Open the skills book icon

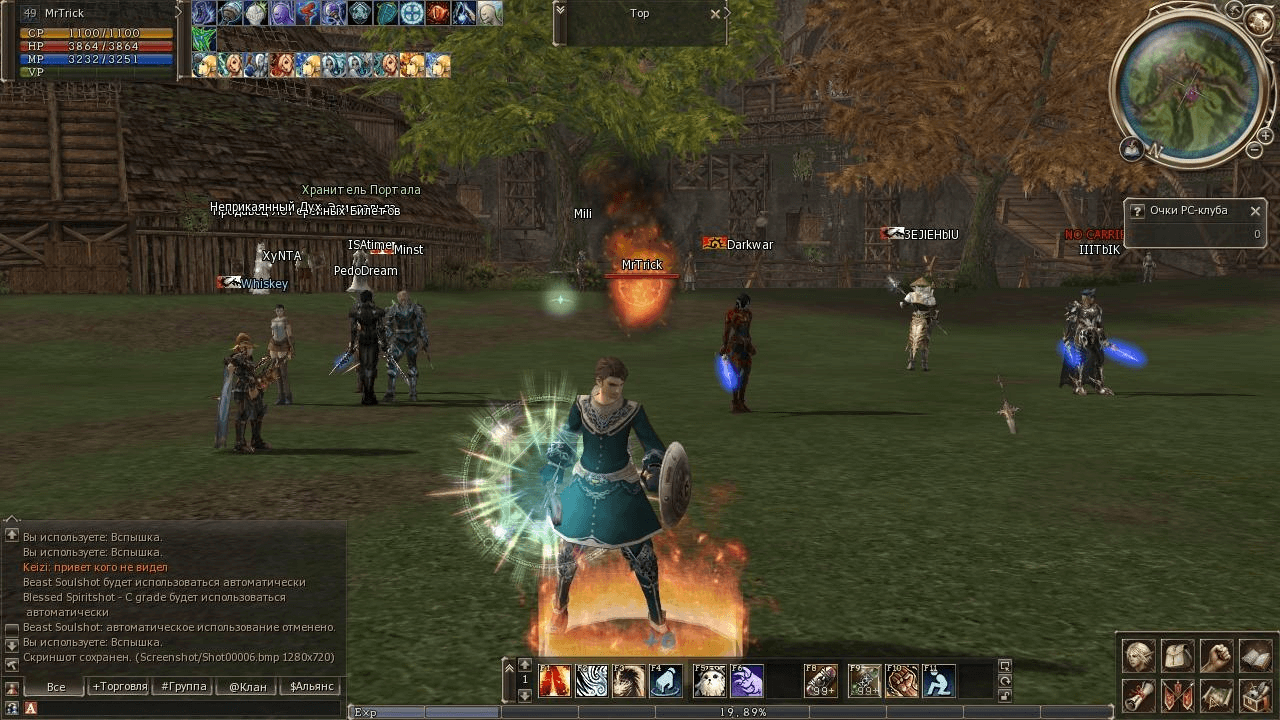coord(1255,656)
